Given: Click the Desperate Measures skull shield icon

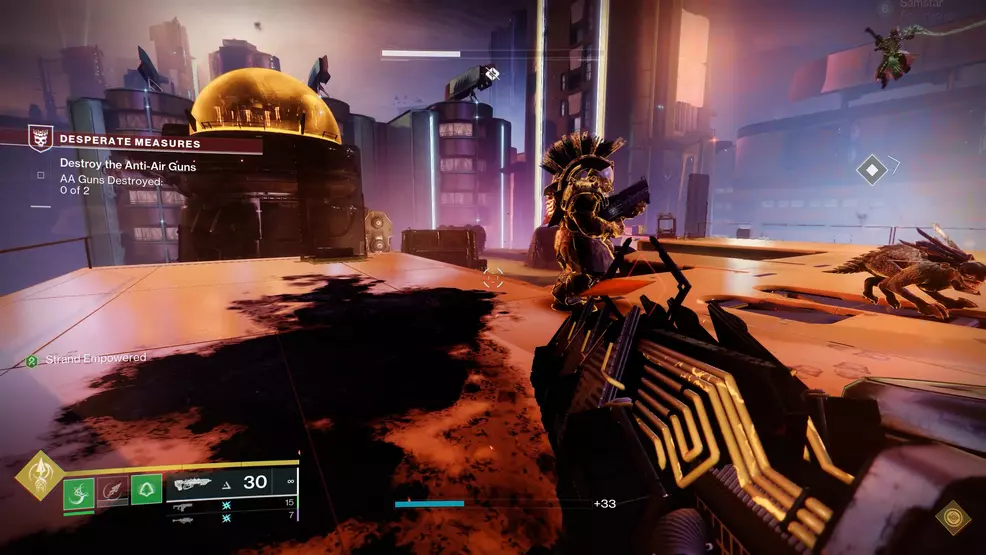Looking at the screenshot, I should (41, 139).
